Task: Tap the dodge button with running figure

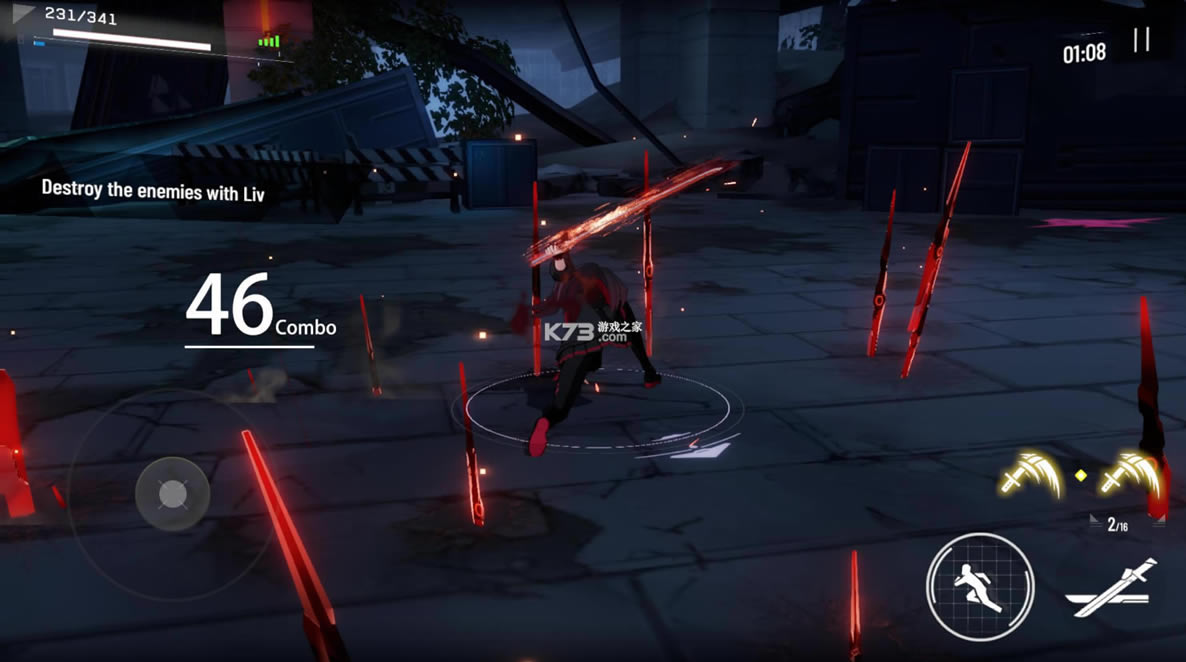Action: click(x=979, y=586)
